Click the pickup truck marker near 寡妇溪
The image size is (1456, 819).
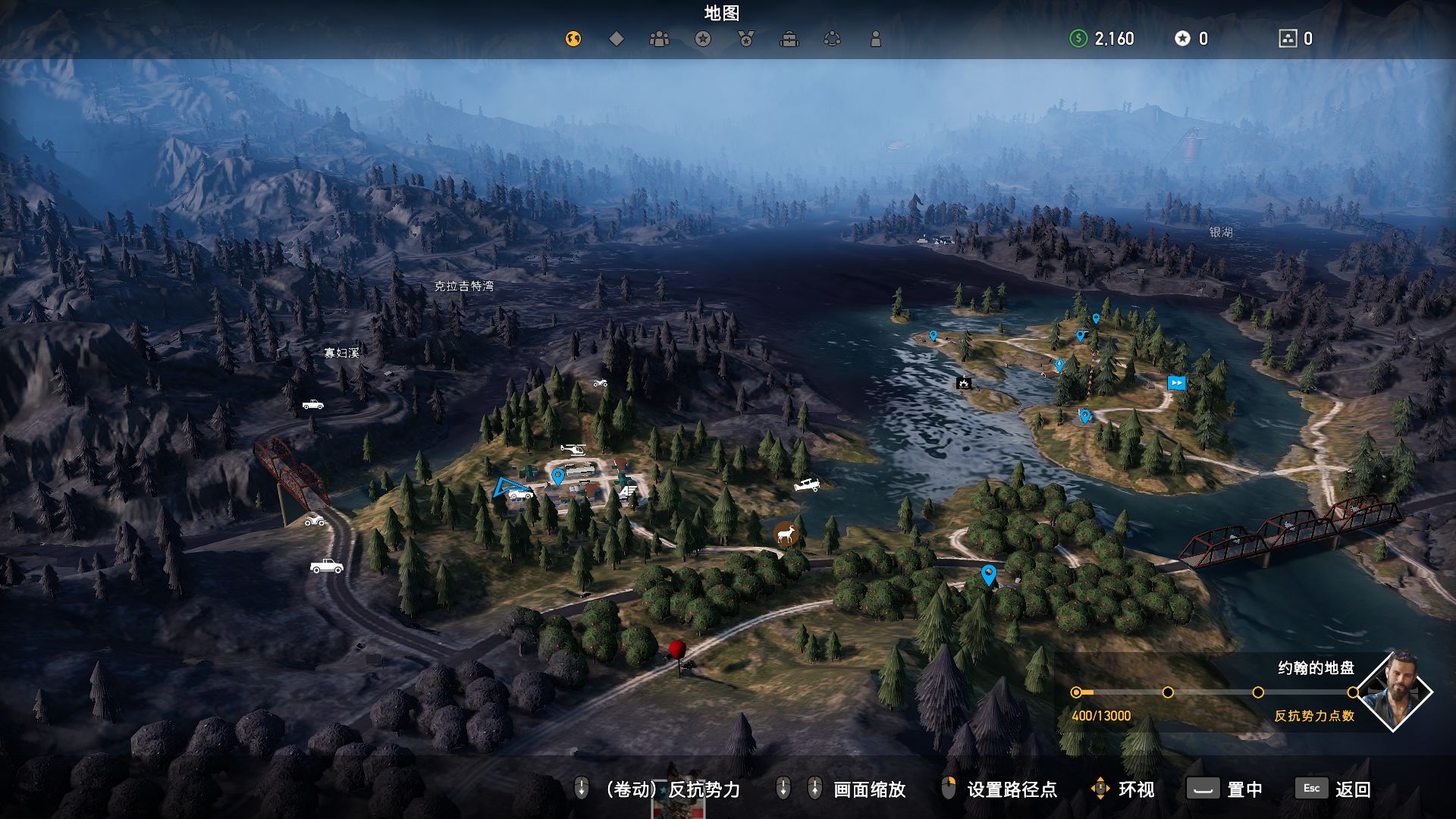pos(312,405)
